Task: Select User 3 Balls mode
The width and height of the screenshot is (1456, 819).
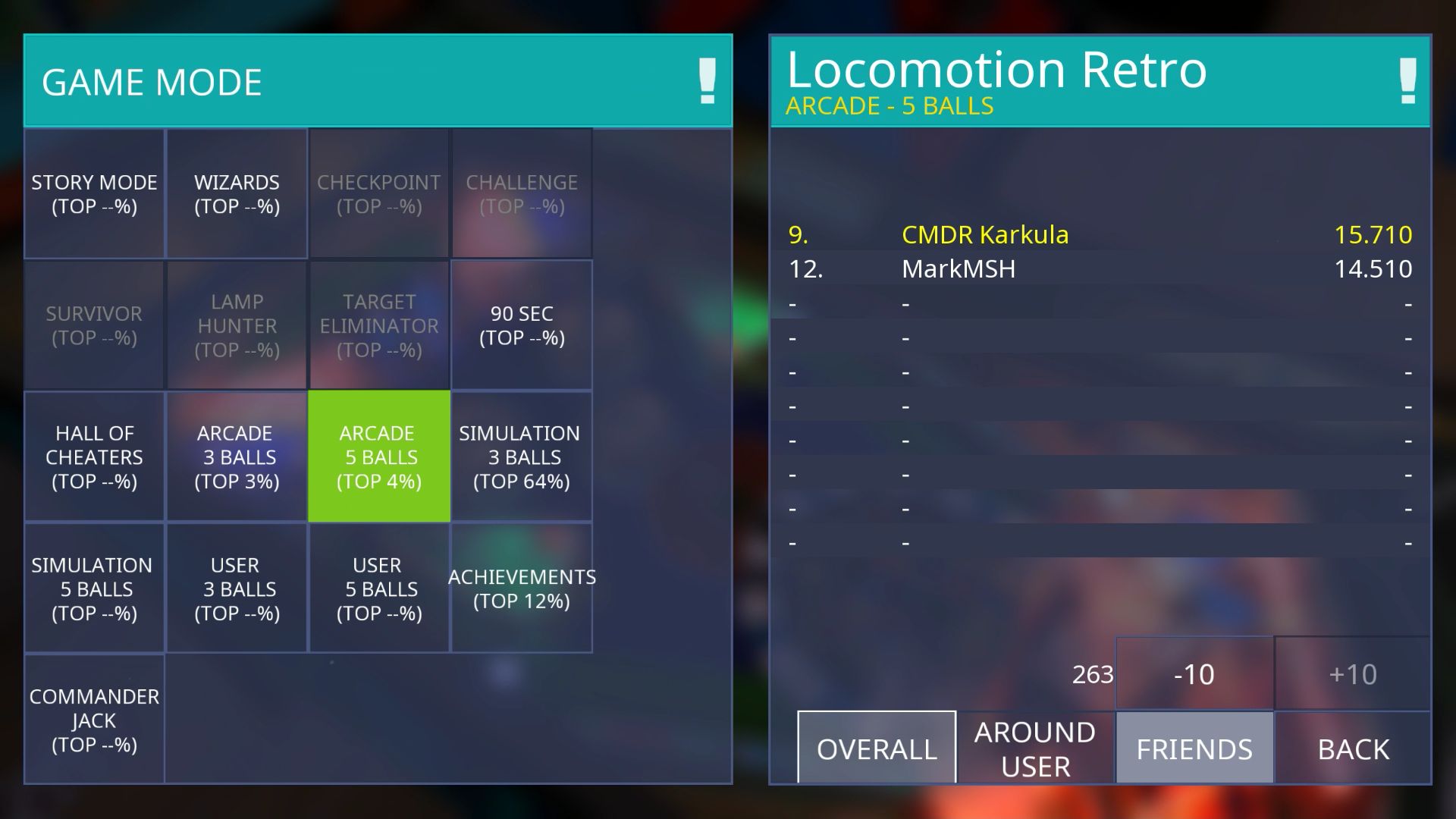Action: [x=237, y=588]
